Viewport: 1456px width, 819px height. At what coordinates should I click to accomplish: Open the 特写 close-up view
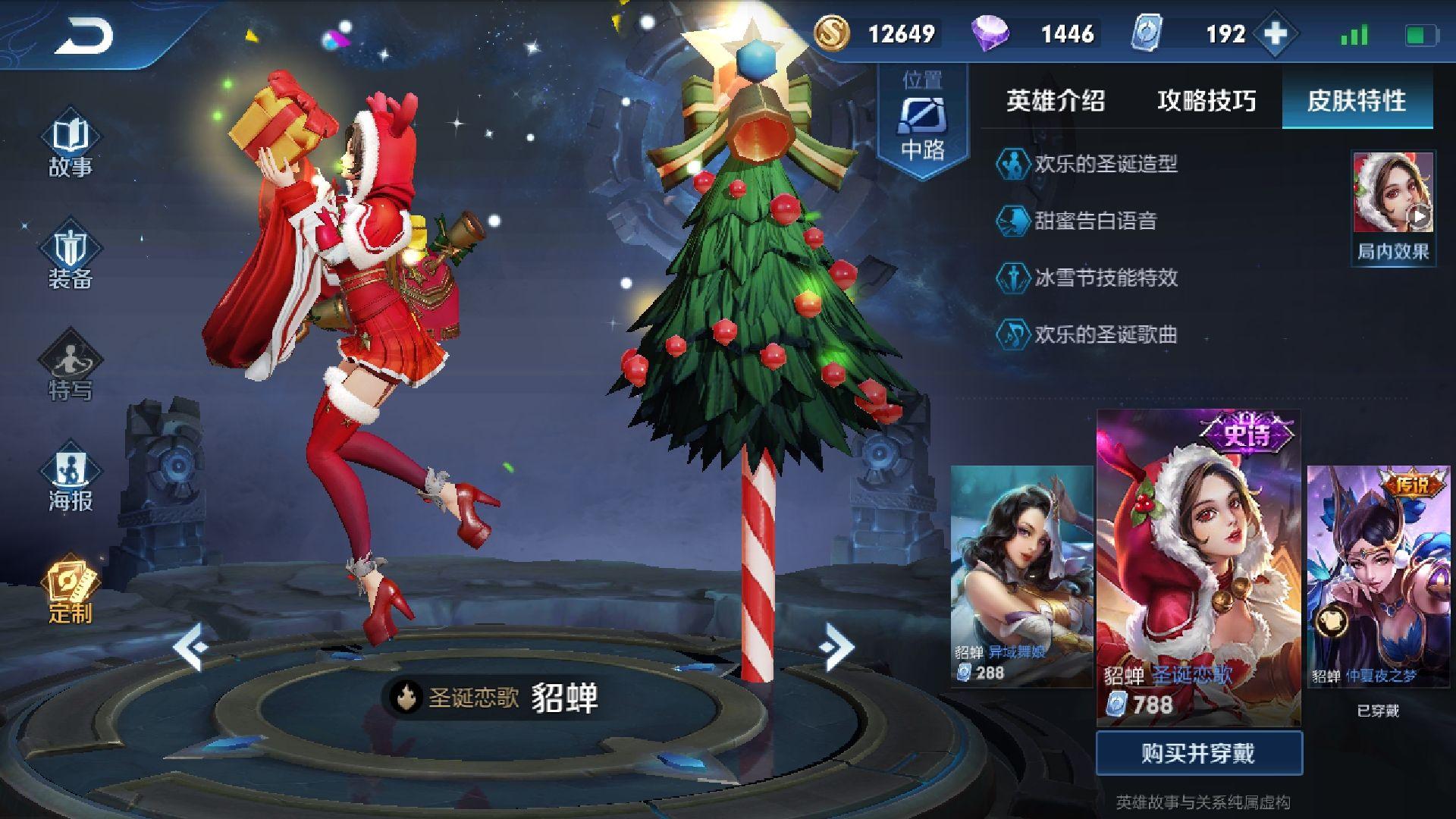71,369
